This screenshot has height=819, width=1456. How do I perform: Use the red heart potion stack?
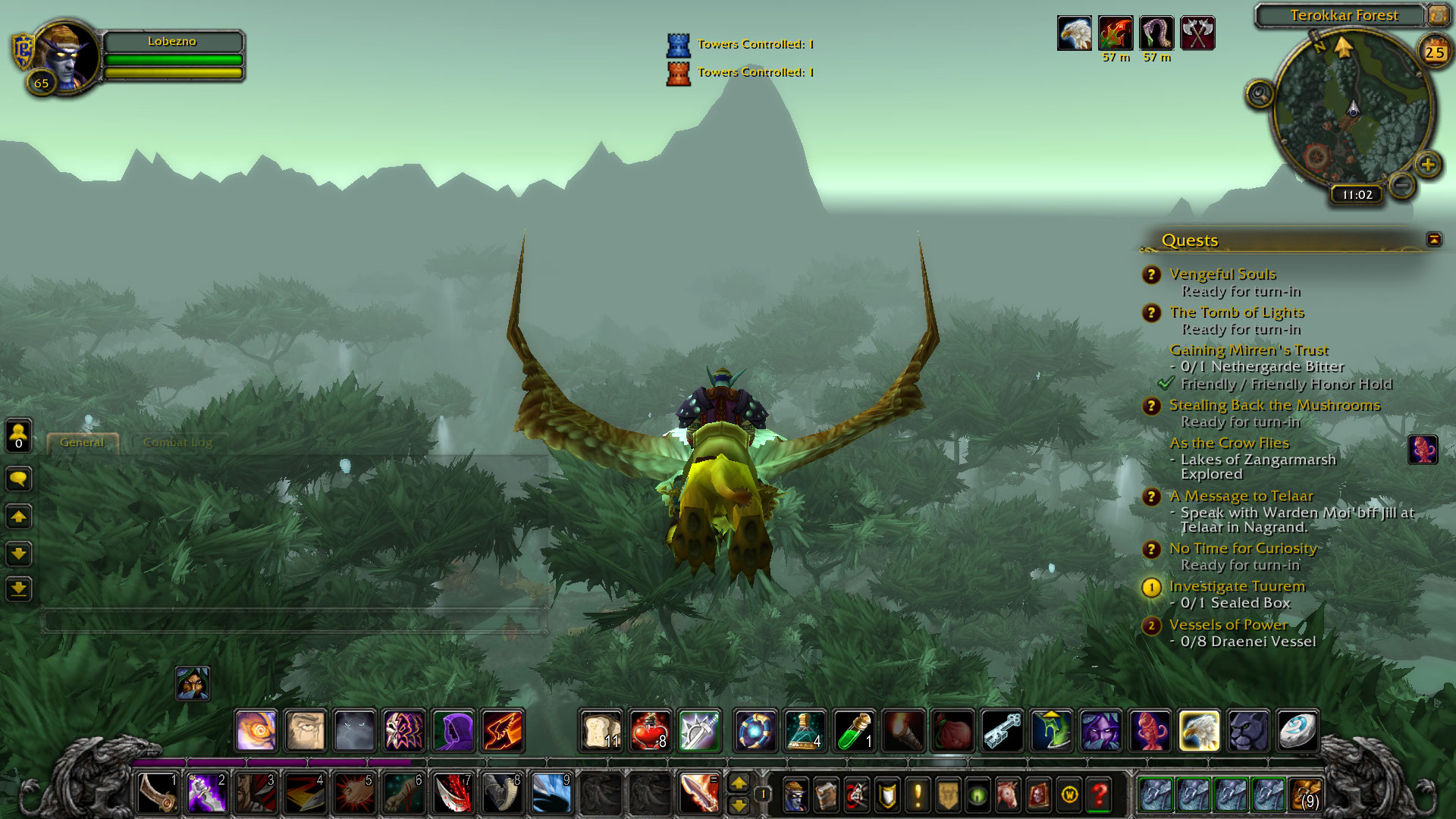(x=650, y=730)
